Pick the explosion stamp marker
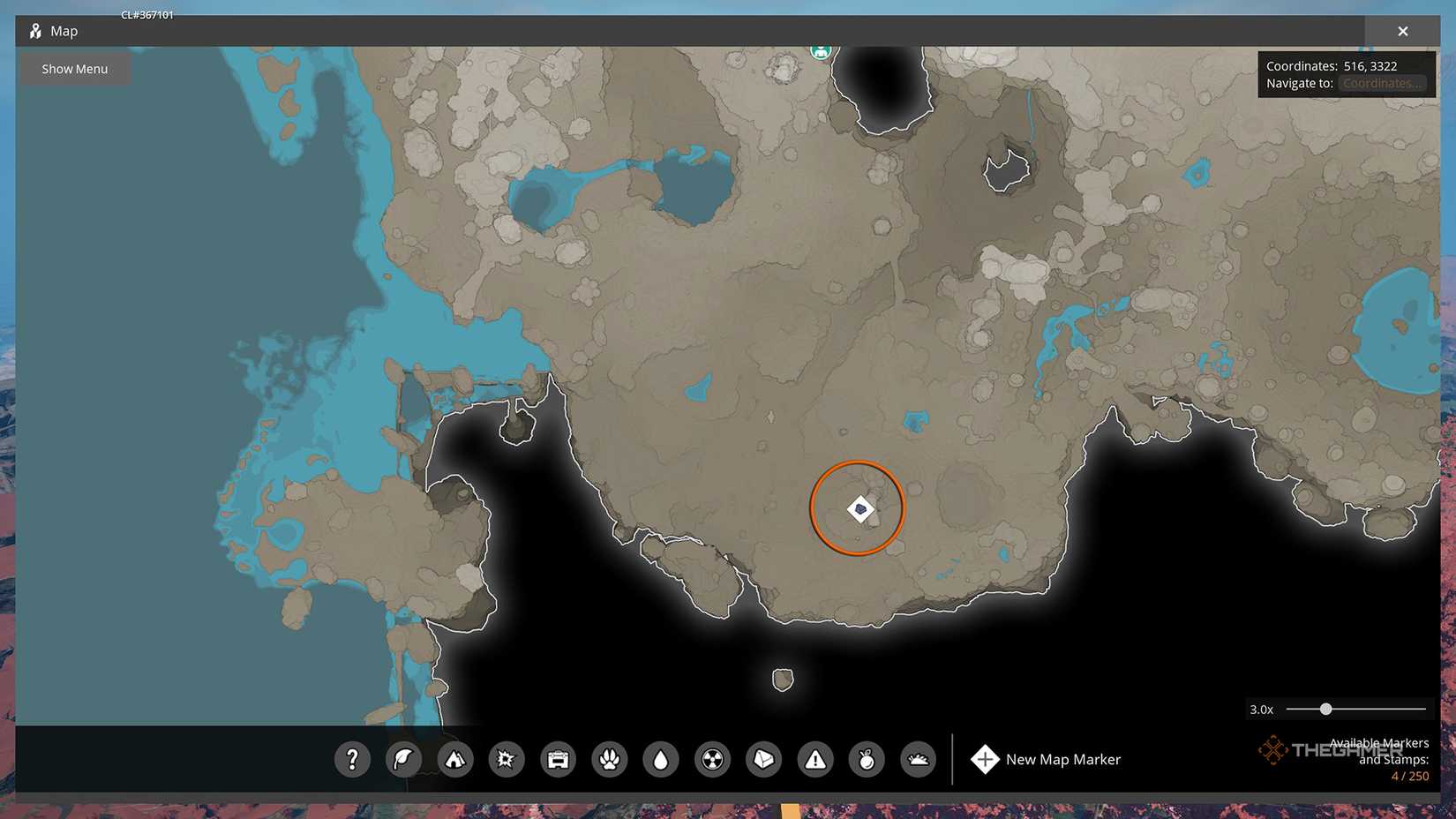Screen dimensions: 1456x819 pos(507,759)
